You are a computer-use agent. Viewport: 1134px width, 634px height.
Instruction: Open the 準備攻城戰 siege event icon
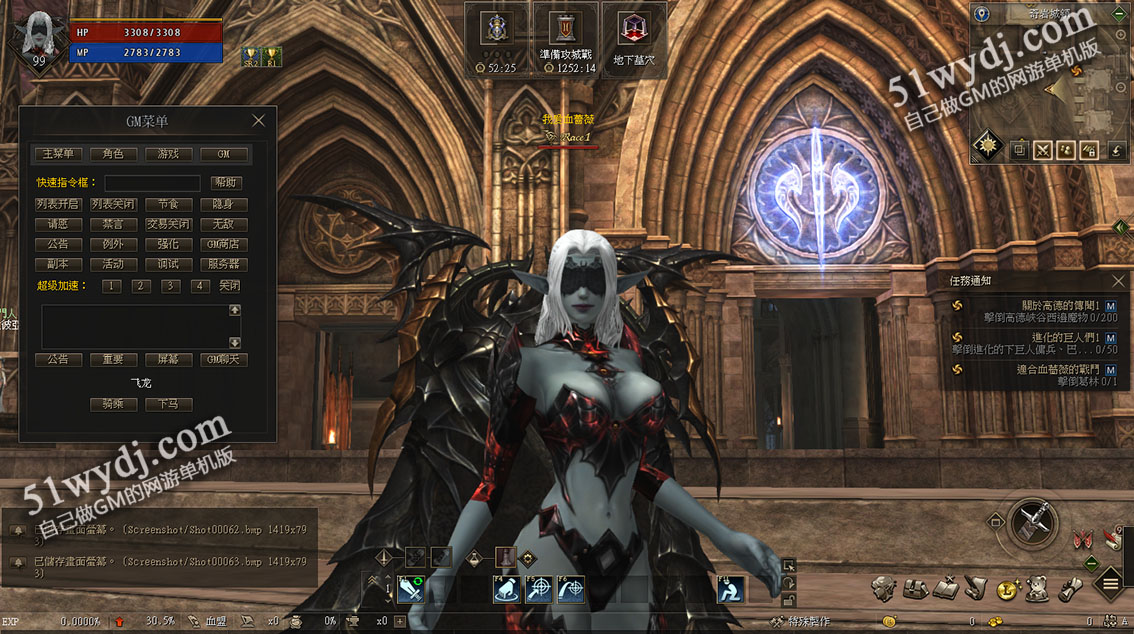tap(565, 29)
